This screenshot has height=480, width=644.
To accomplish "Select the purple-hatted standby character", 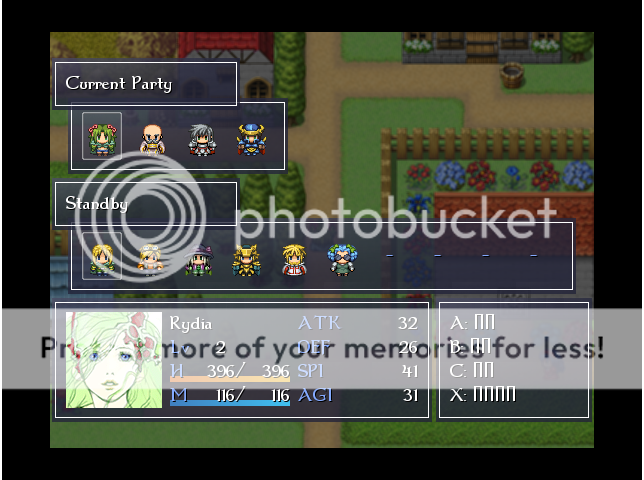I will pyautogui.click(x=198, y=259).
